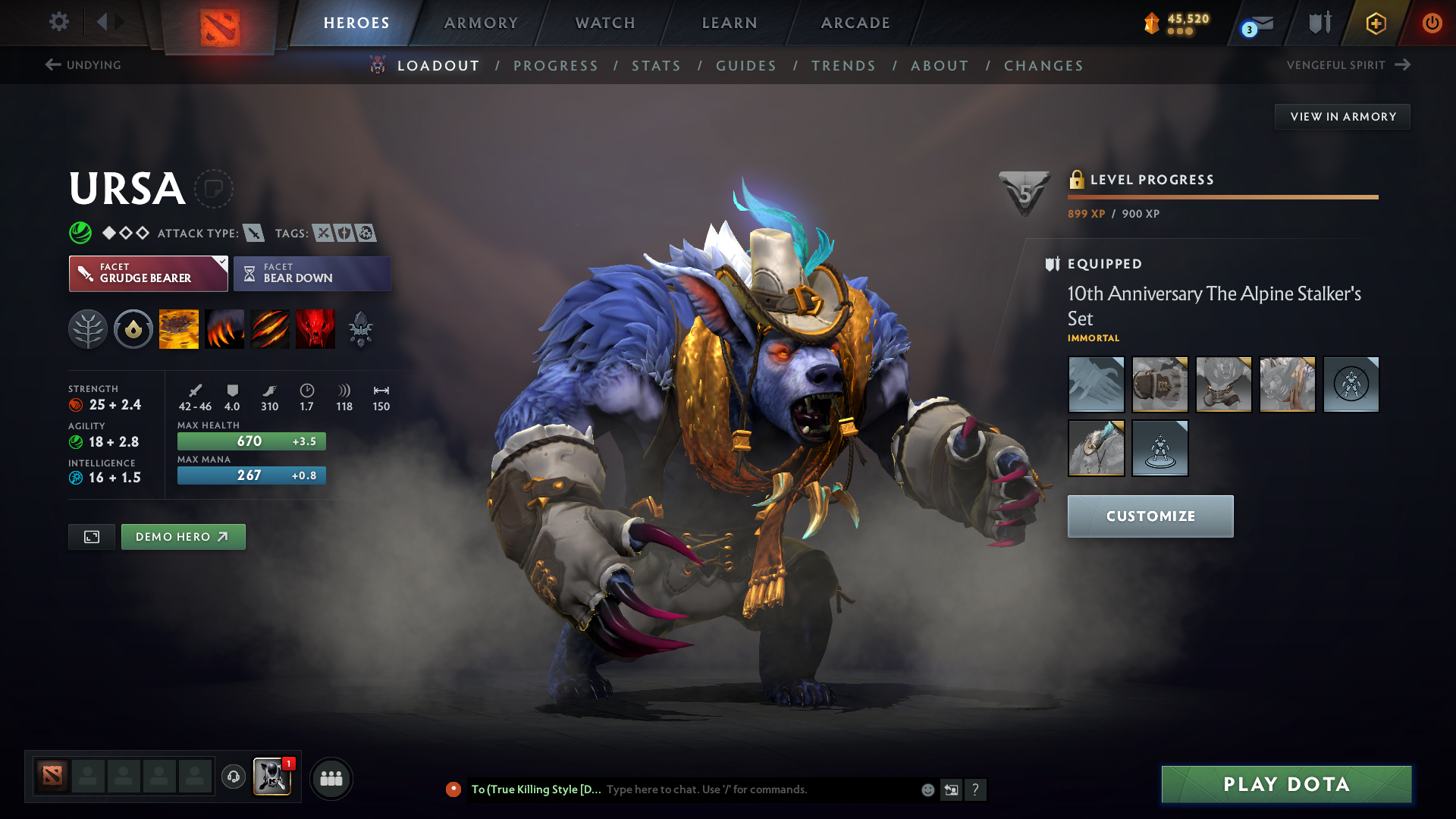Viewport: 1456px width, 819px height.
Task: Select the Earthshock ability icon
Action: [x=178, y=328]
